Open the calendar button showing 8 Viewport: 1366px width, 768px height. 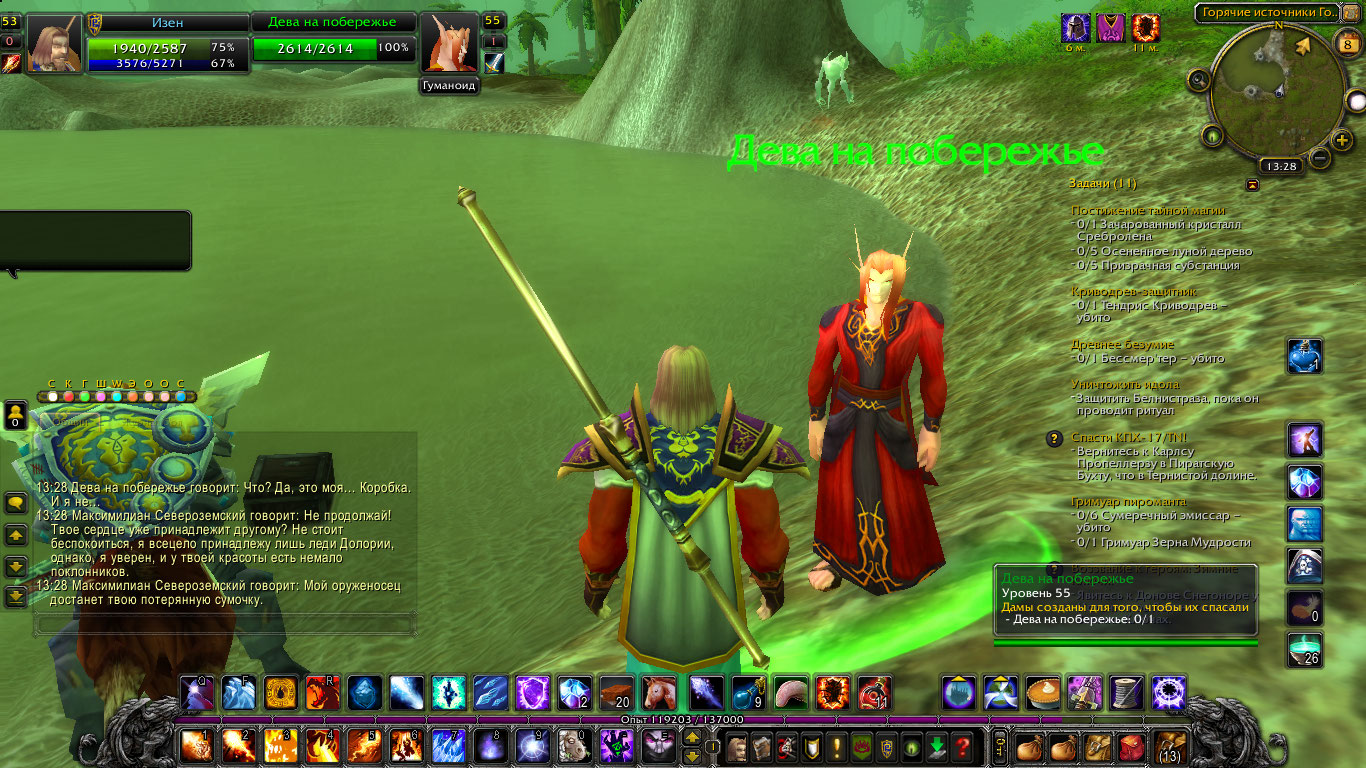click(x=1345, y=42)
